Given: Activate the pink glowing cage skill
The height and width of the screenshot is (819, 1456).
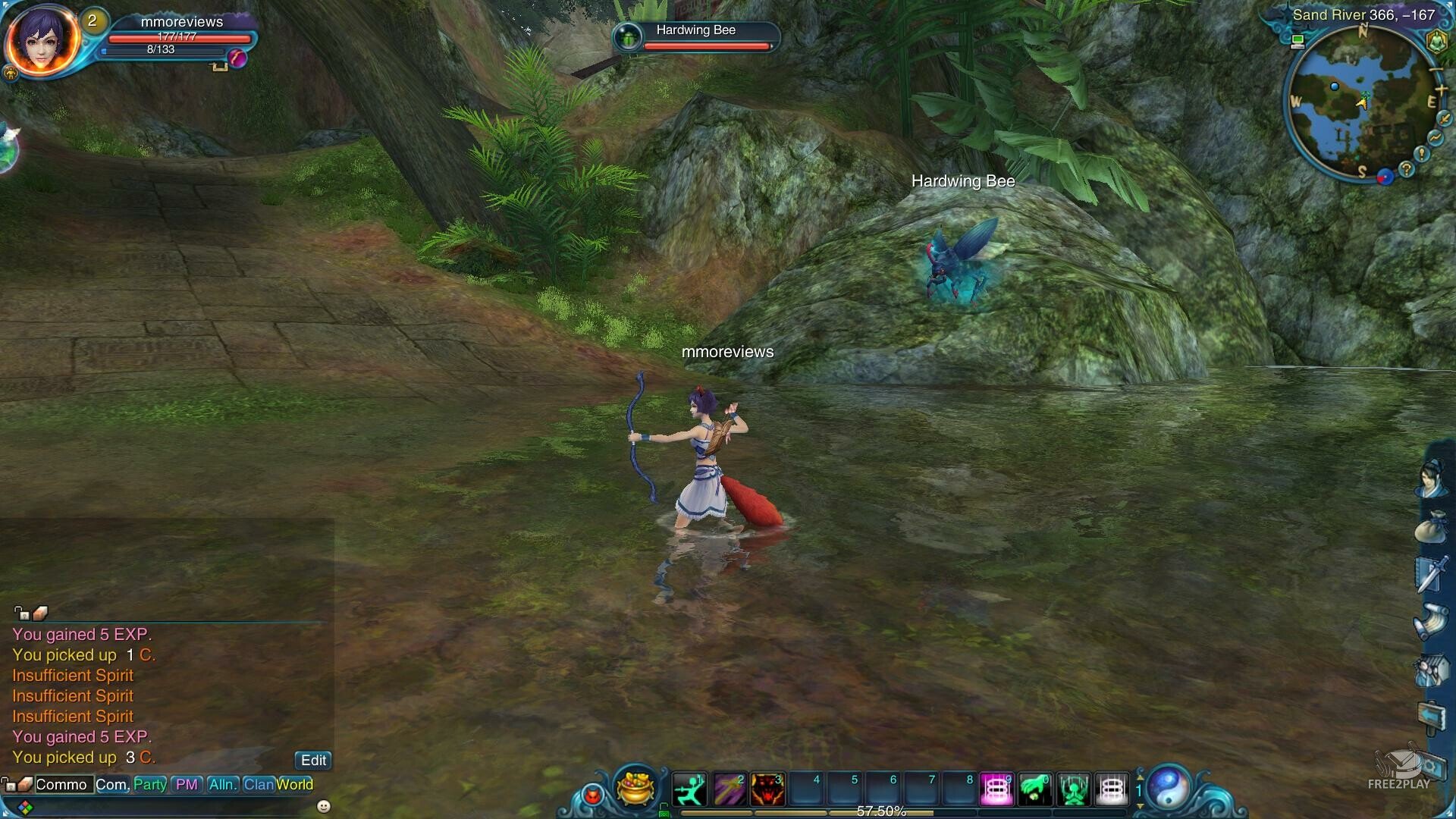Looking at the screenshot, I should coord(996,789).
